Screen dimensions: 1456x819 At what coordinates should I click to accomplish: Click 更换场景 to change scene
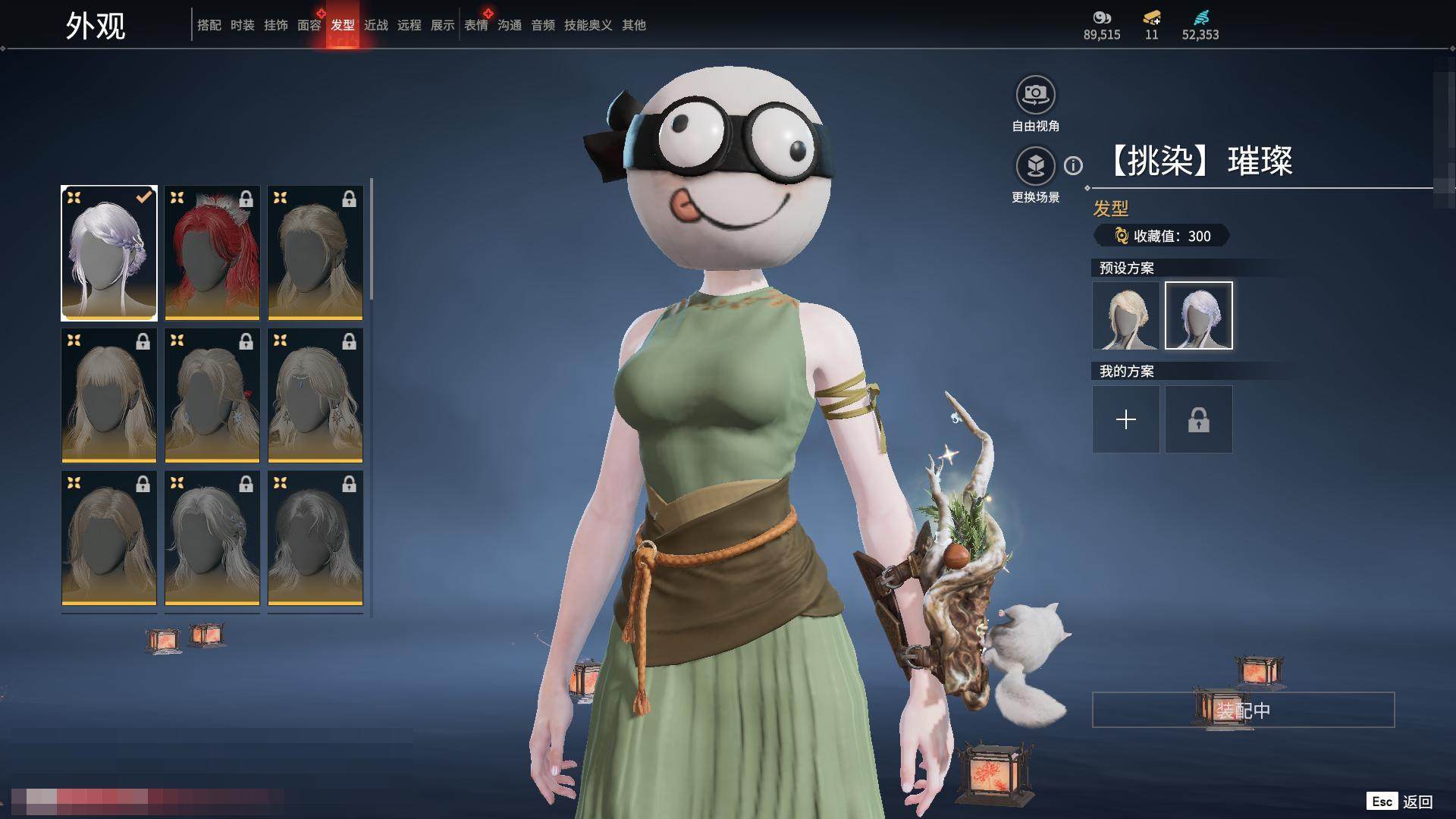point(1035,167)
